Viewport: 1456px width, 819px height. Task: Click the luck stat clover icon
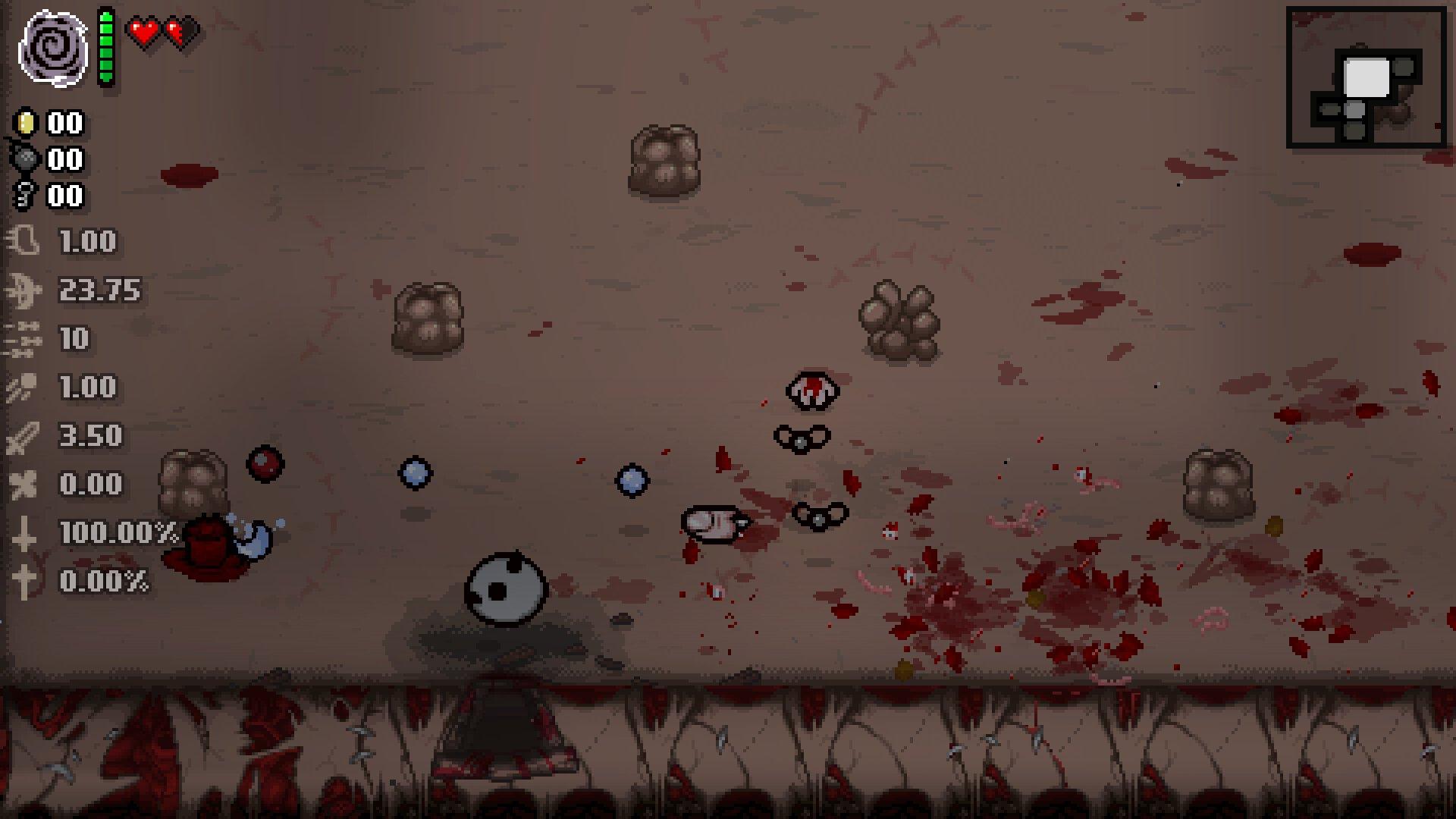(25, 485)
